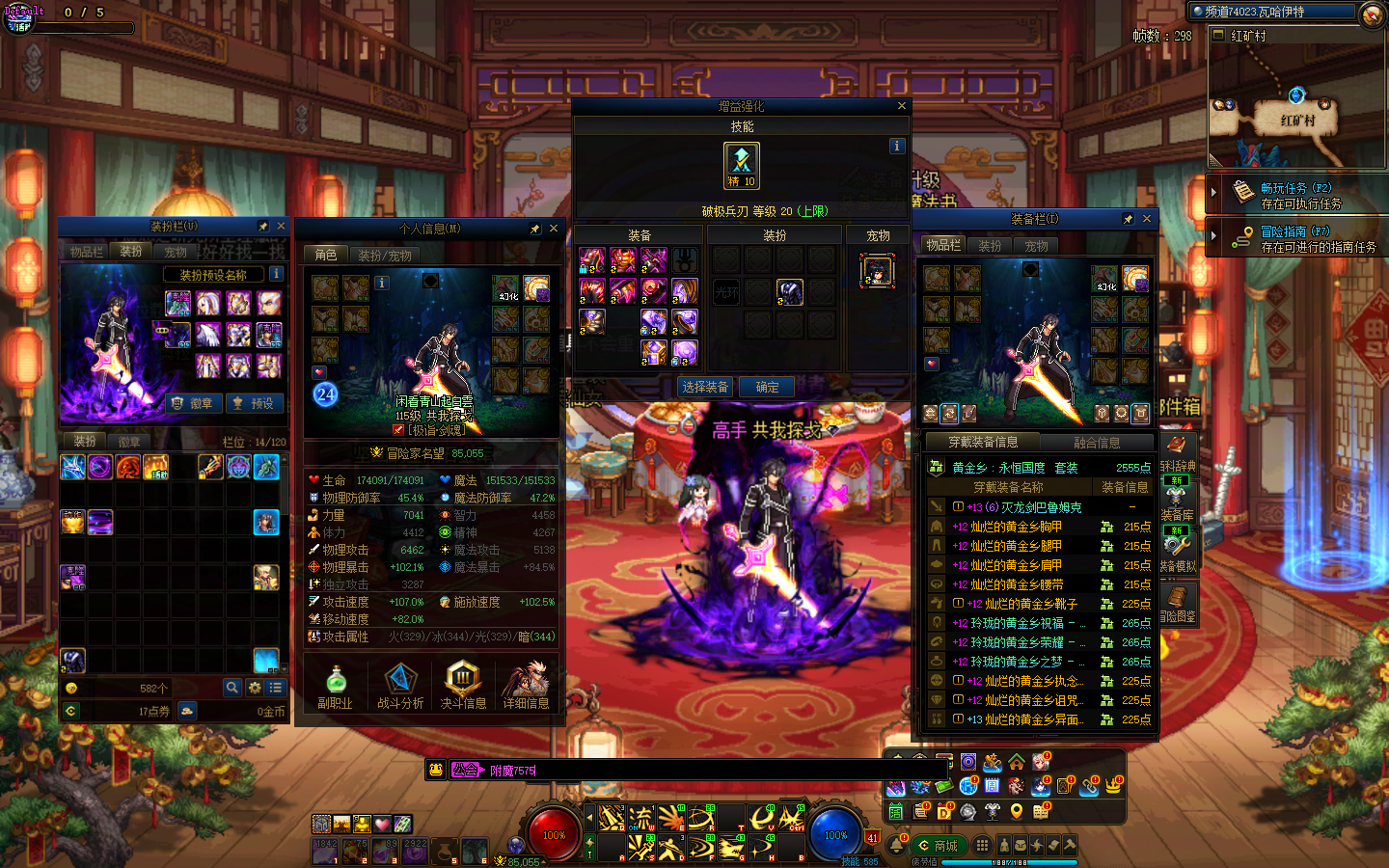The height and width of the screenshot is (868, 1389).
Task: Close the 个人信息 window
Action: [x=554, y=229]
